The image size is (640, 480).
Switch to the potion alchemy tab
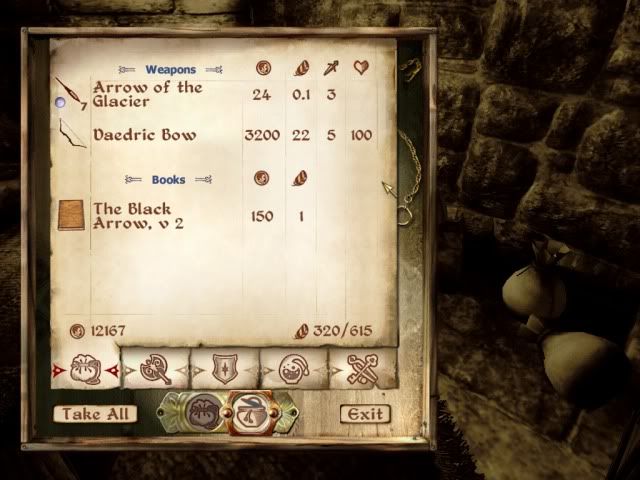(x=293, y=371)
